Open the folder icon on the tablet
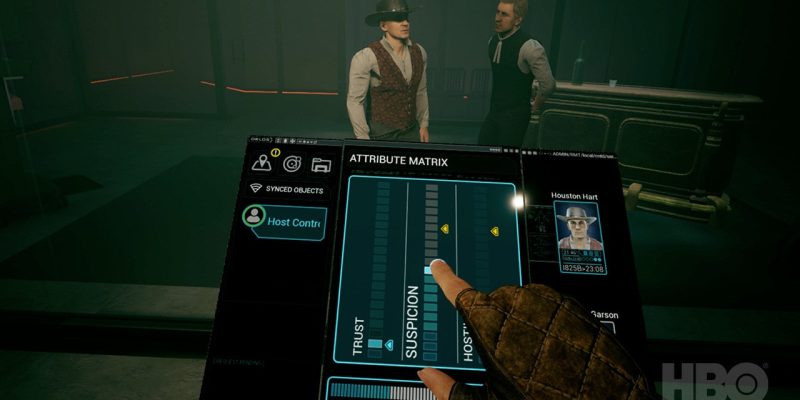 320,164
